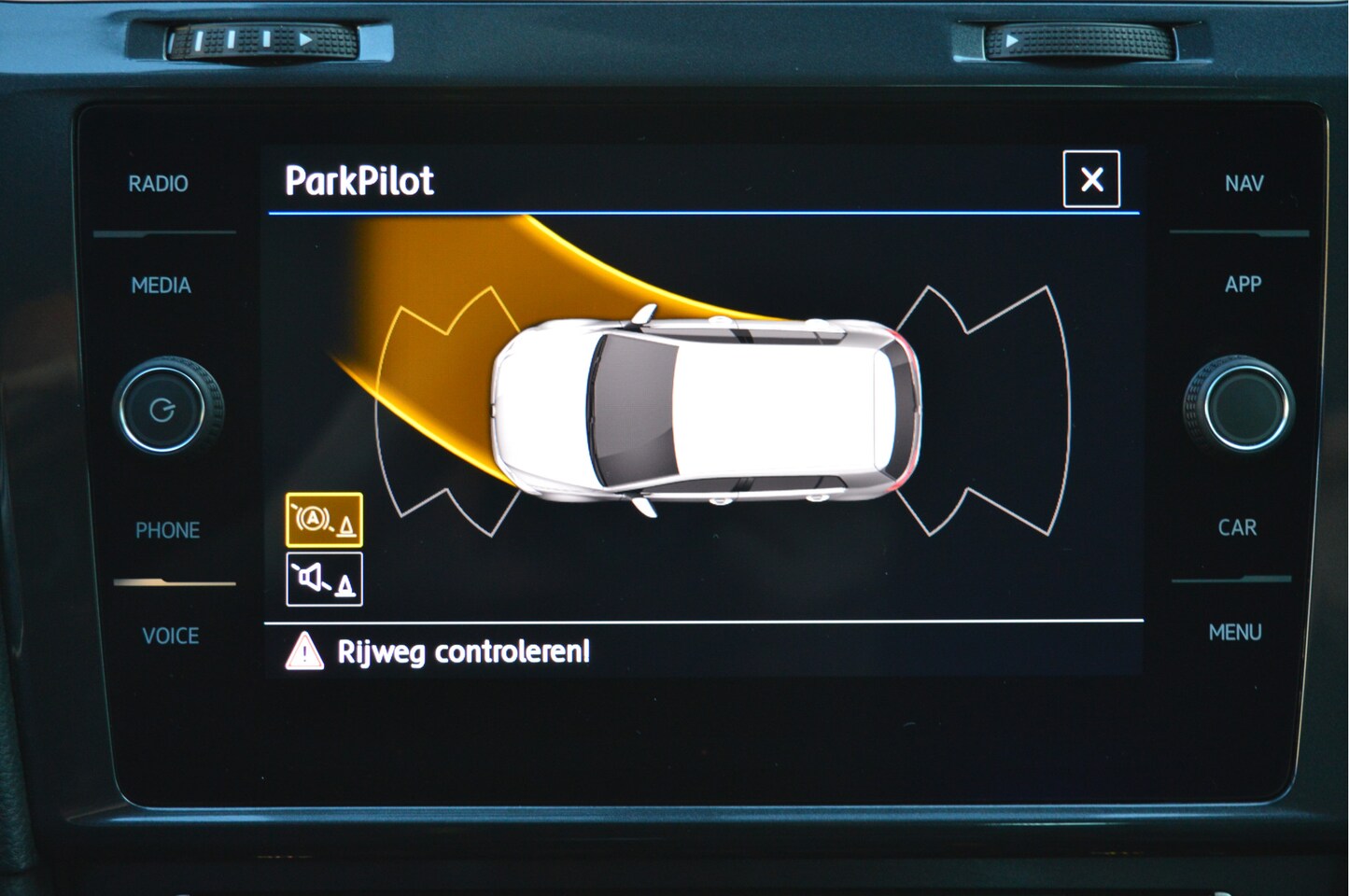Switch to the MEDIA source
The width and height of the screenshot is (1349, 896).
161,286
